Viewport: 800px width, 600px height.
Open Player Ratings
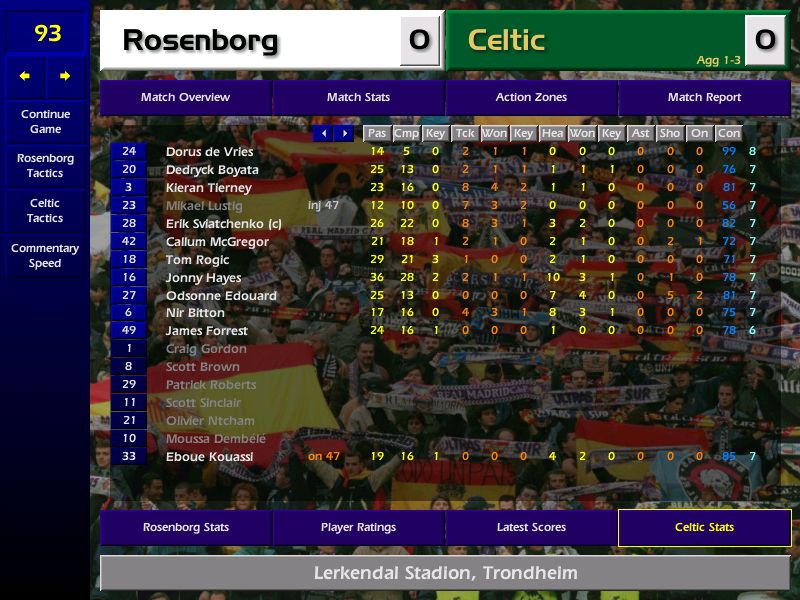(x=358, y=527)
